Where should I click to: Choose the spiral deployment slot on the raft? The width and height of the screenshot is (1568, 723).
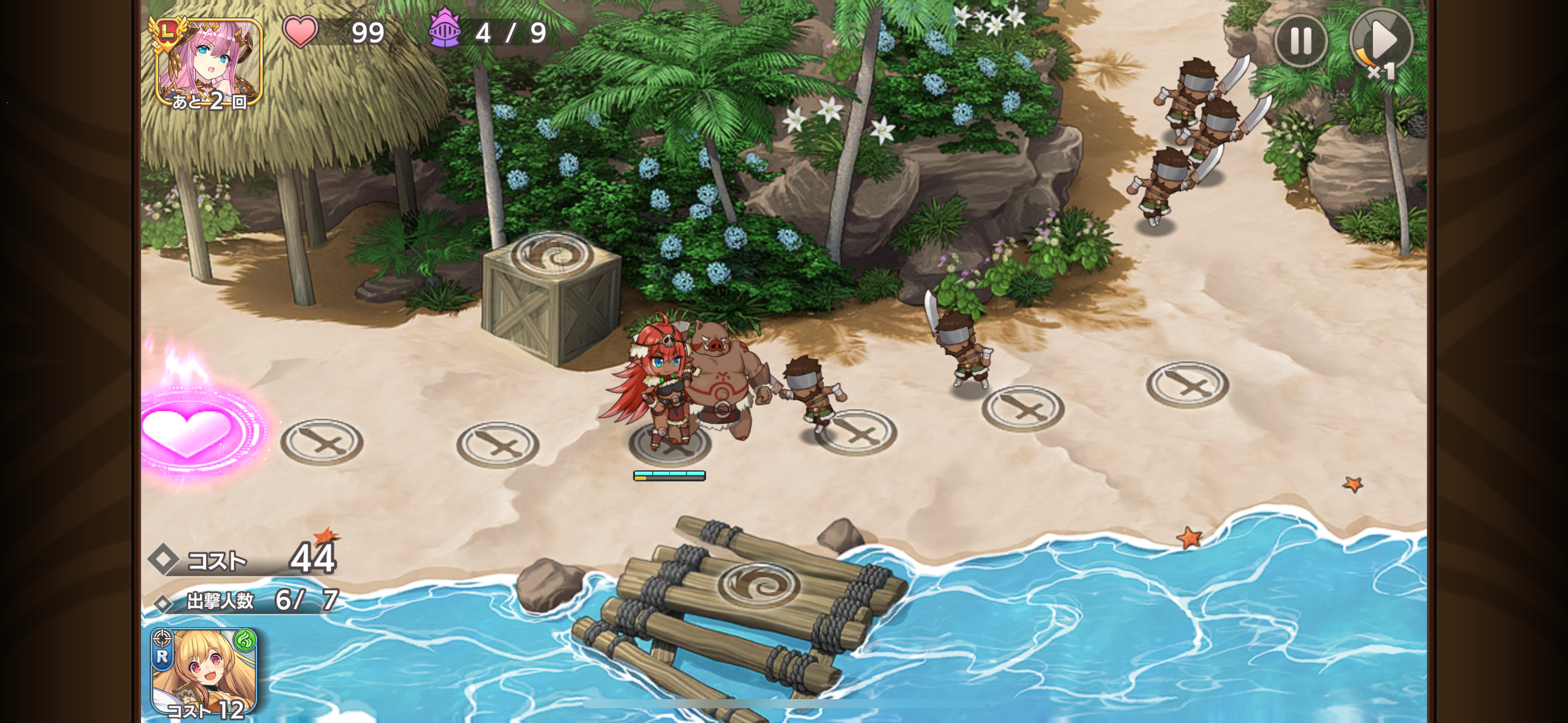(x=758, y=584)
